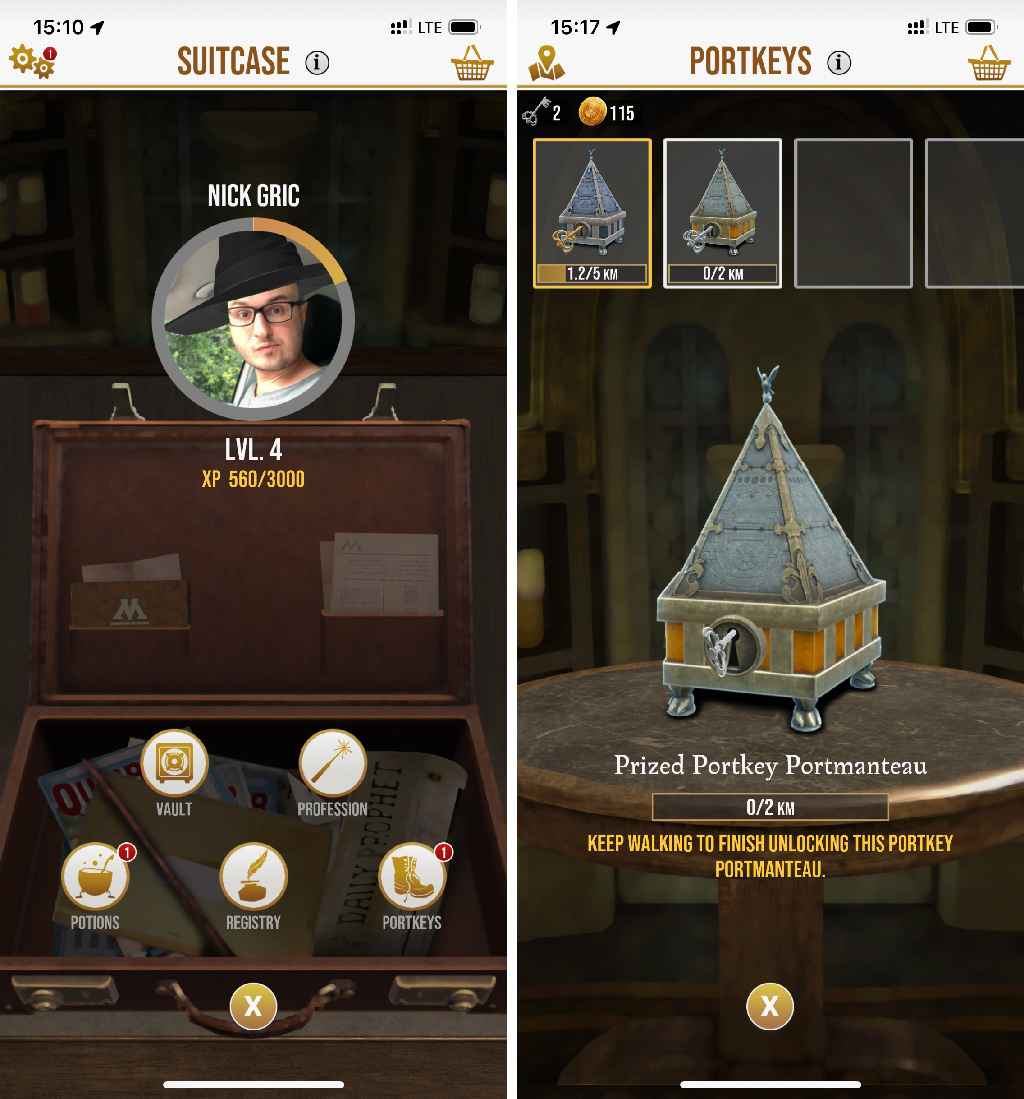The image size is (1024, 1099).
Task: Open the Portkeys boot icon
Action: 412,878
